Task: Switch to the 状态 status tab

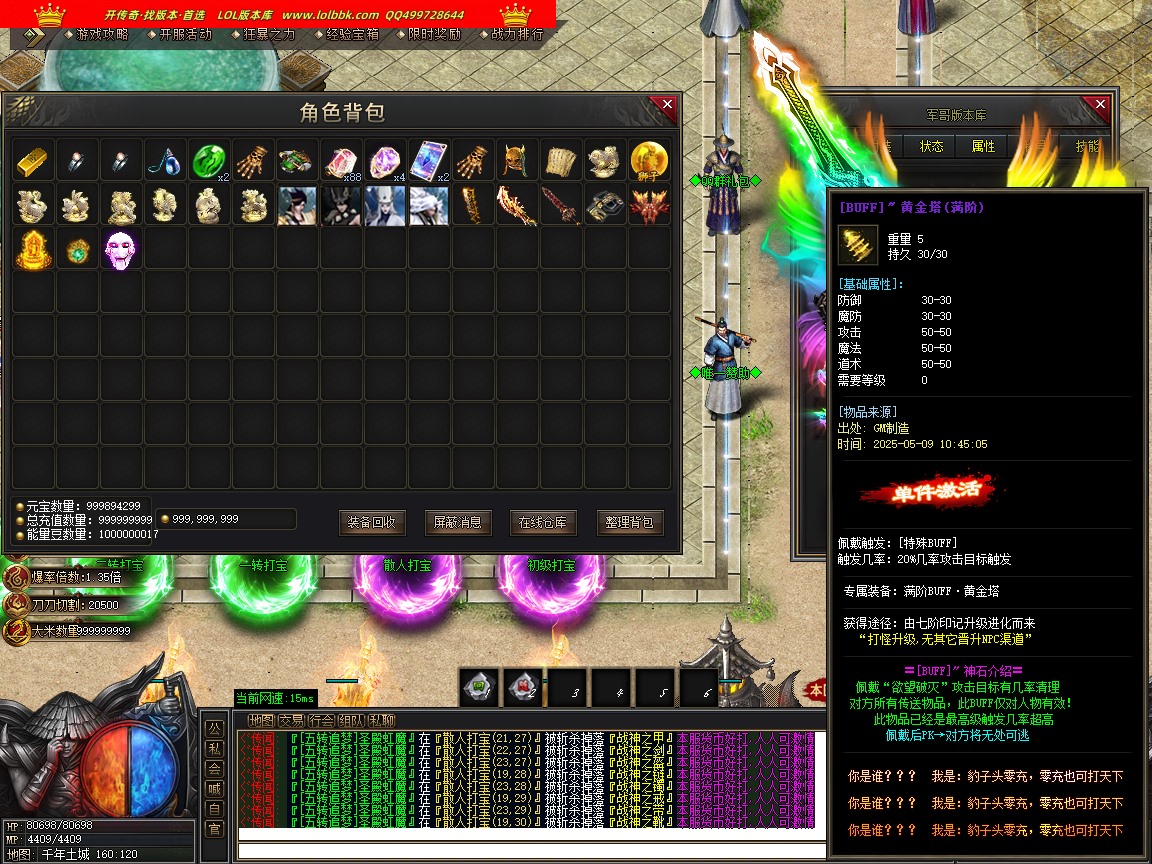Action: [931, 146]
